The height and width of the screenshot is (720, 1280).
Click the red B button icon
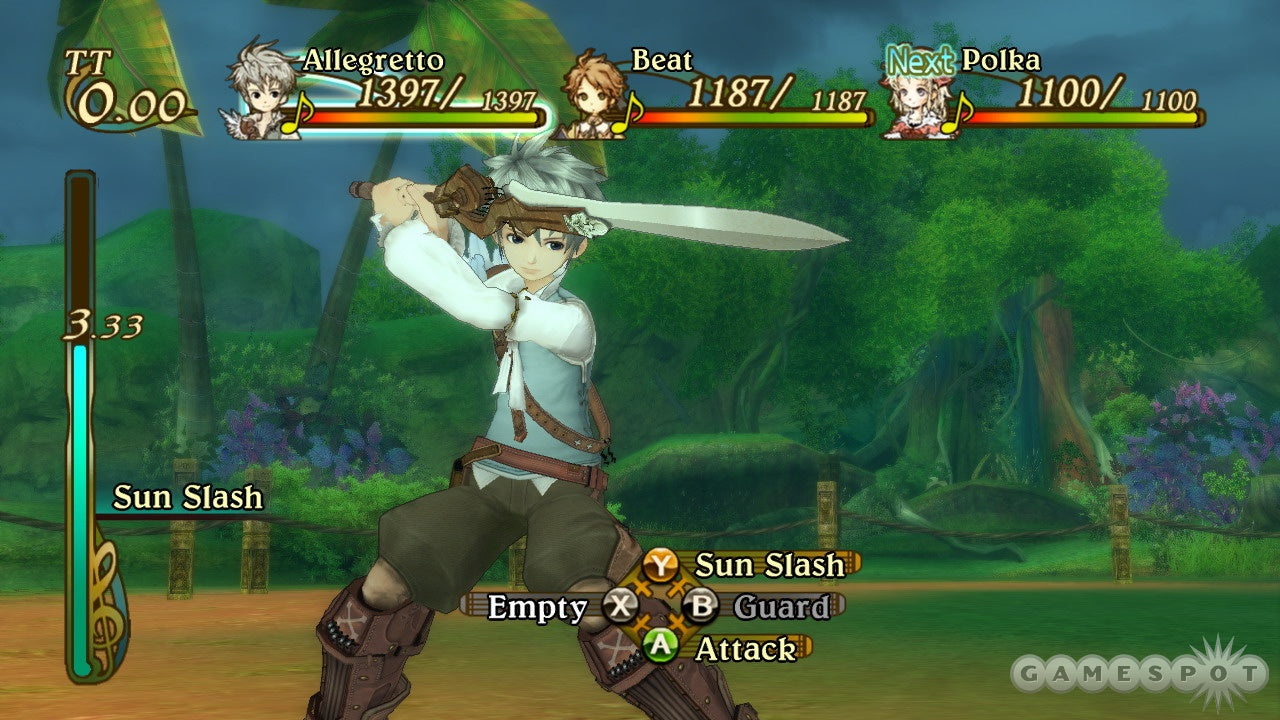pyautogui.click(x=700, y=605)
